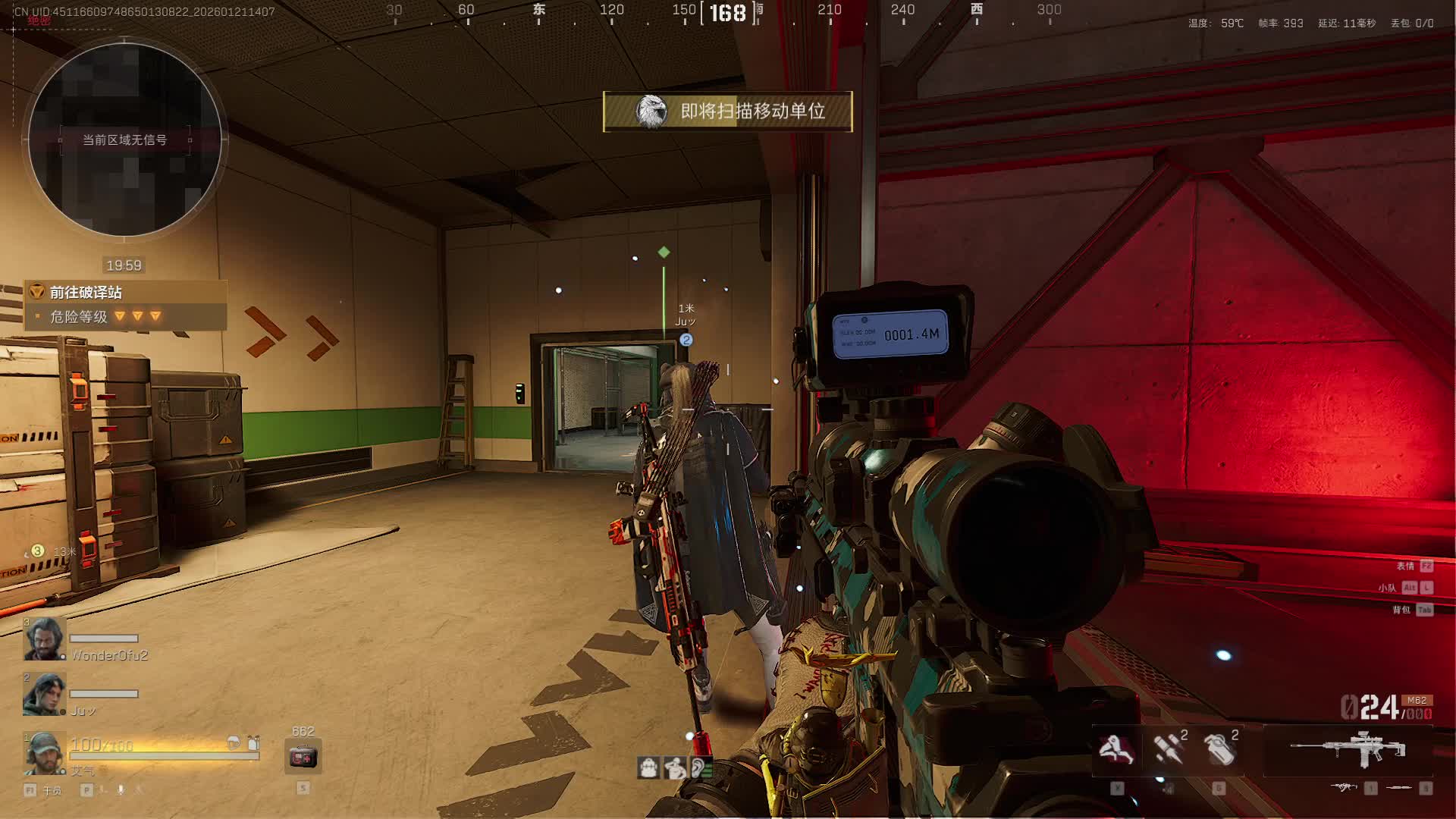Select teammate WonderOfu2's portrait
Viewport: 1456px width, 819px height.
click(x=45, y=639)
